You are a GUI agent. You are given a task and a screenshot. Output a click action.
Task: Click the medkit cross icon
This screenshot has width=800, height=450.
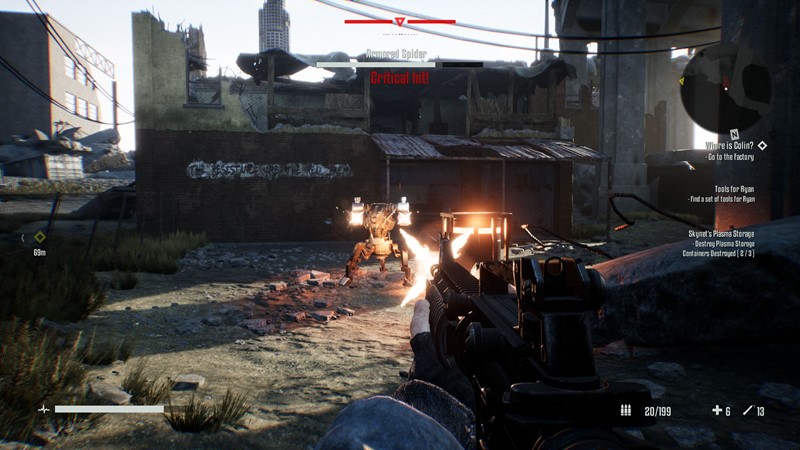click(716, 411)
